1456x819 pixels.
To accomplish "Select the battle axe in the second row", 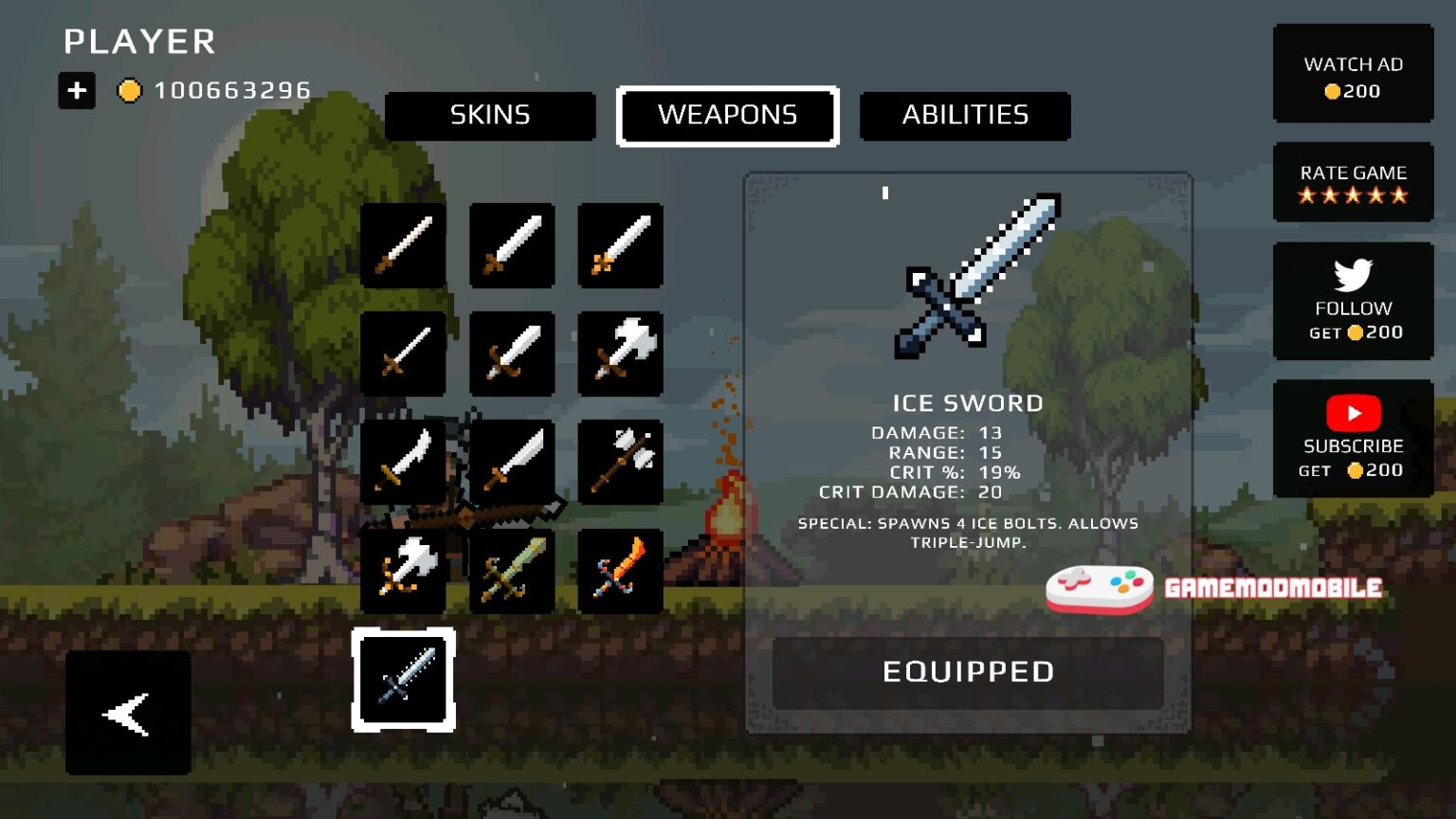I will [618, 354].
